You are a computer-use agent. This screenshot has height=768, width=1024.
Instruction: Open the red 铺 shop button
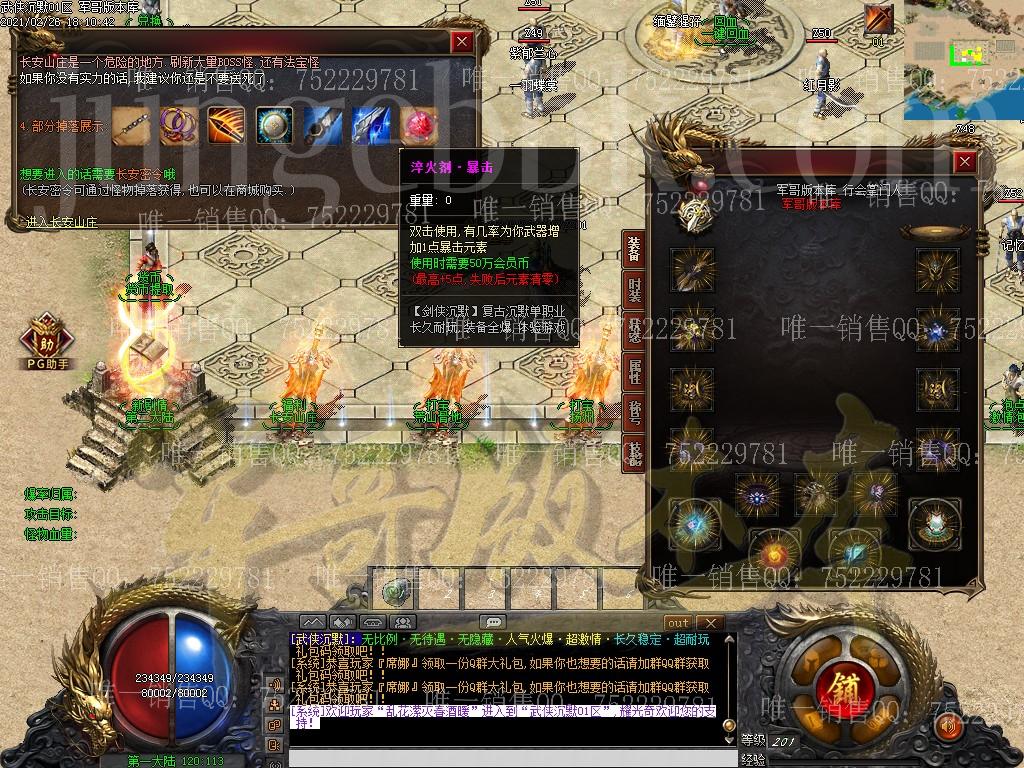pos(839,688)
